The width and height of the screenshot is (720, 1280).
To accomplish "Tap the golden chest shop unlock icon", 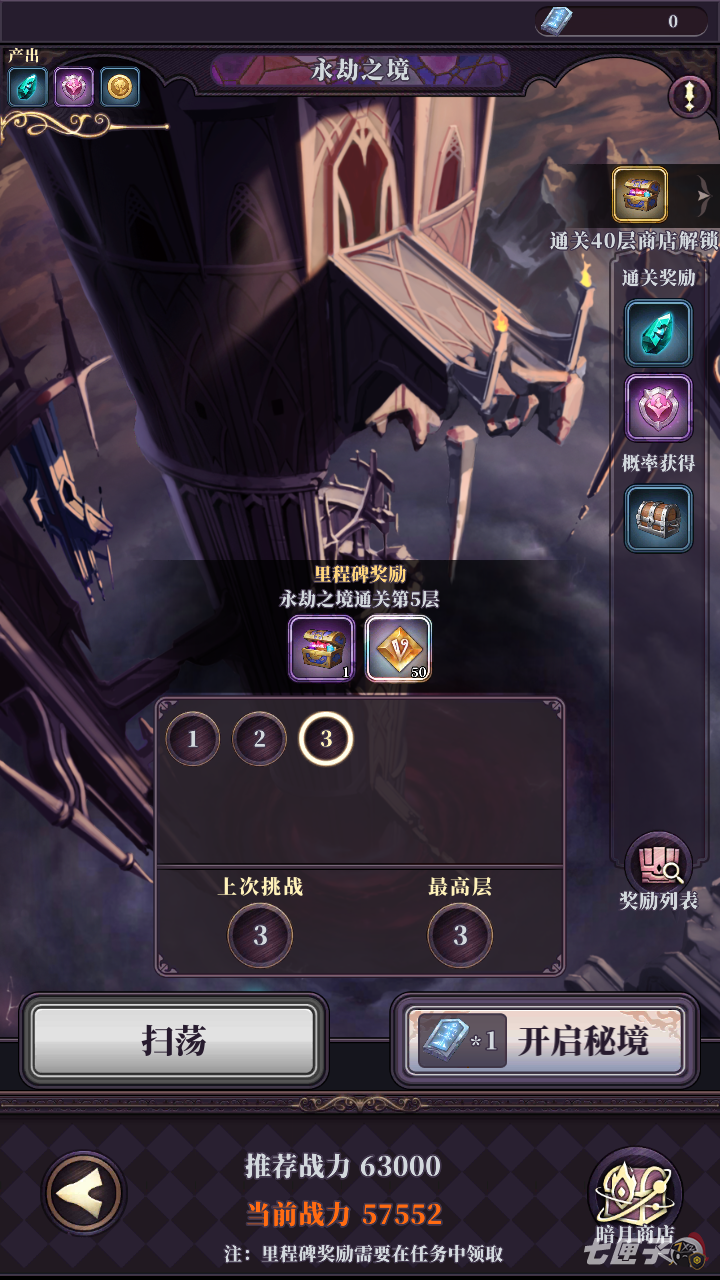I will click(x=640, y=195).
